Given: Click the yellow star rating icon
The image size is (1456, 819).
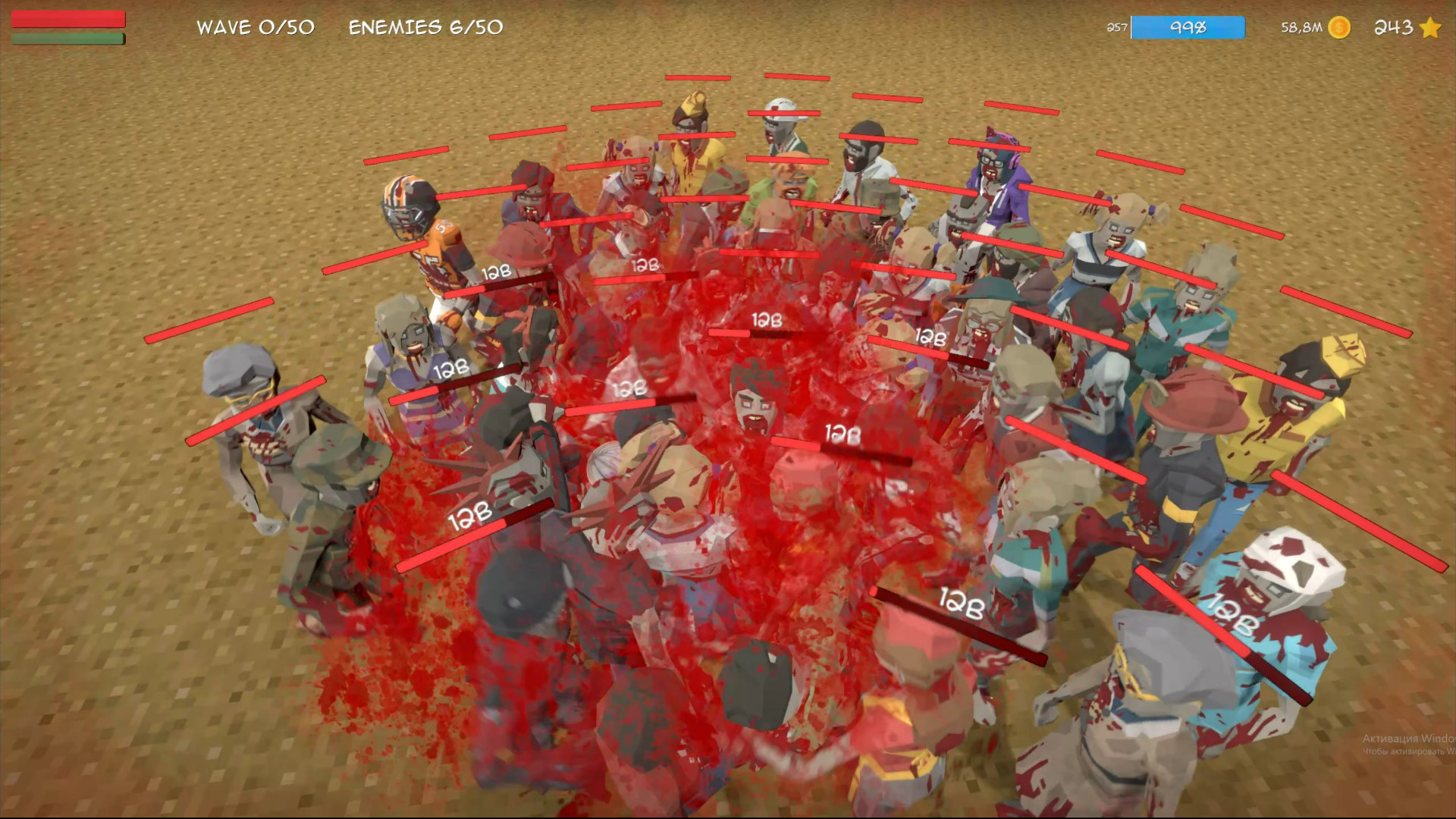Looking at the screenshot, I should (1429, 28).
